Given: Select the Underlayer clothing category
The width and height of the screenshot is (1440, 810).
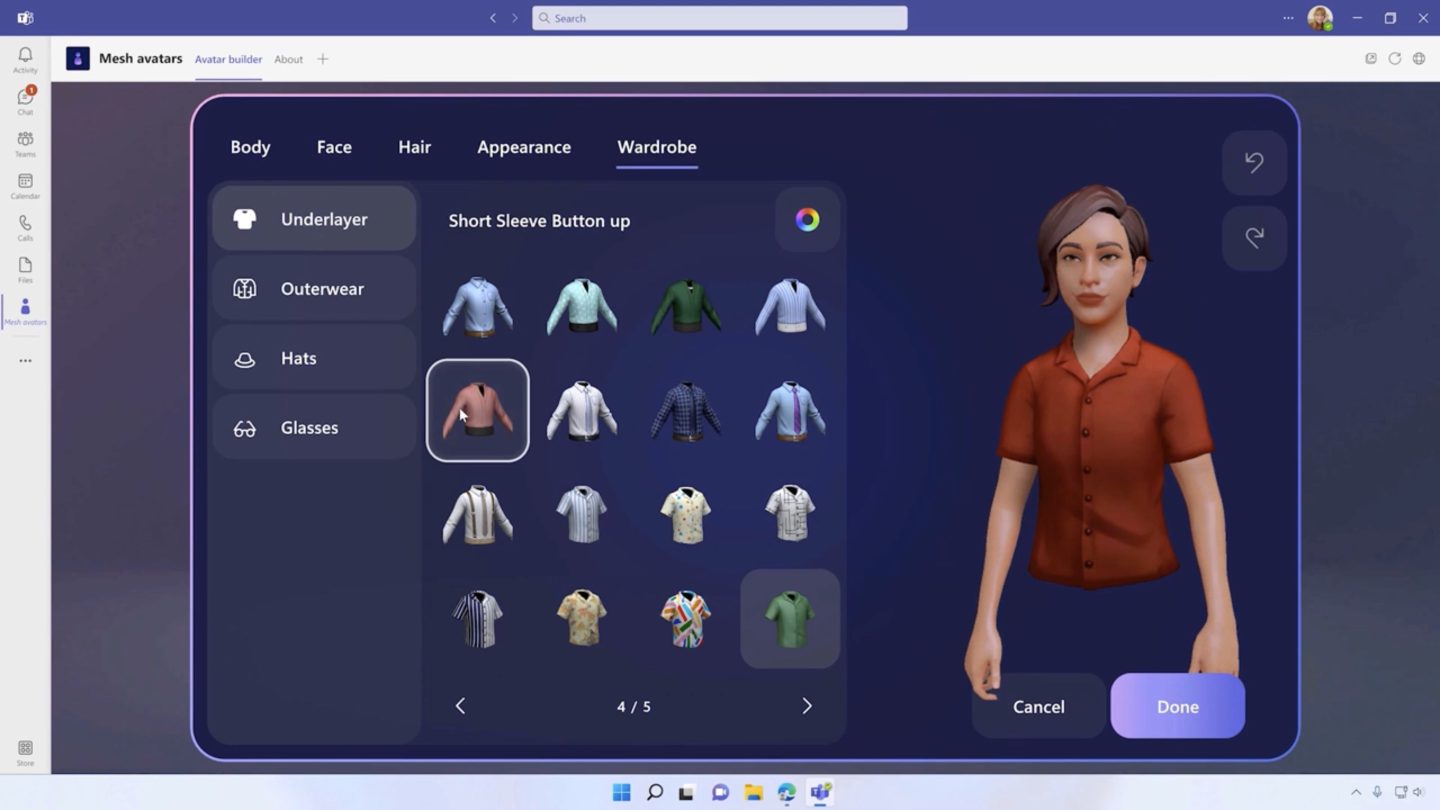Looking at the screenshot, I should [313, 218].
